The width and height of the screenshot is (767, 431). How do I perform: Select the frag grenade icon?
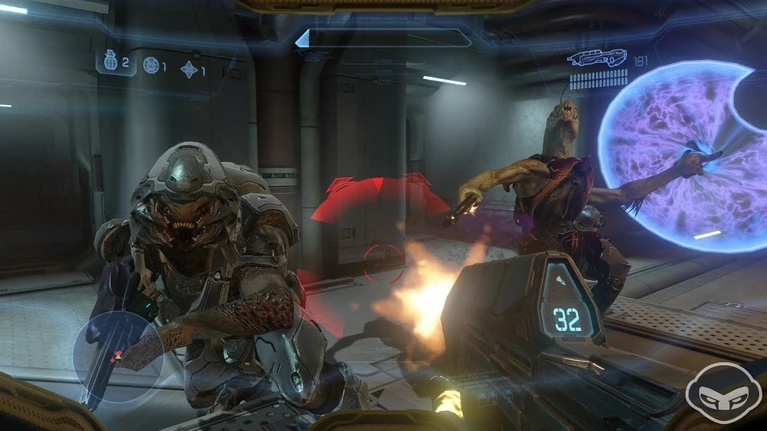point(111,62)
